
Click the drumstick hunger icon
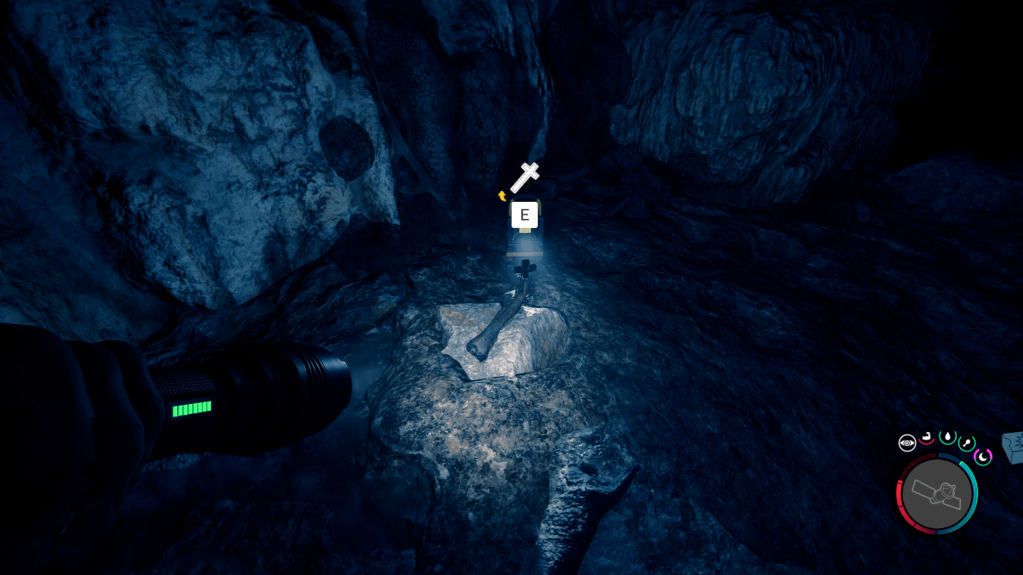click(x=967, y=442)
